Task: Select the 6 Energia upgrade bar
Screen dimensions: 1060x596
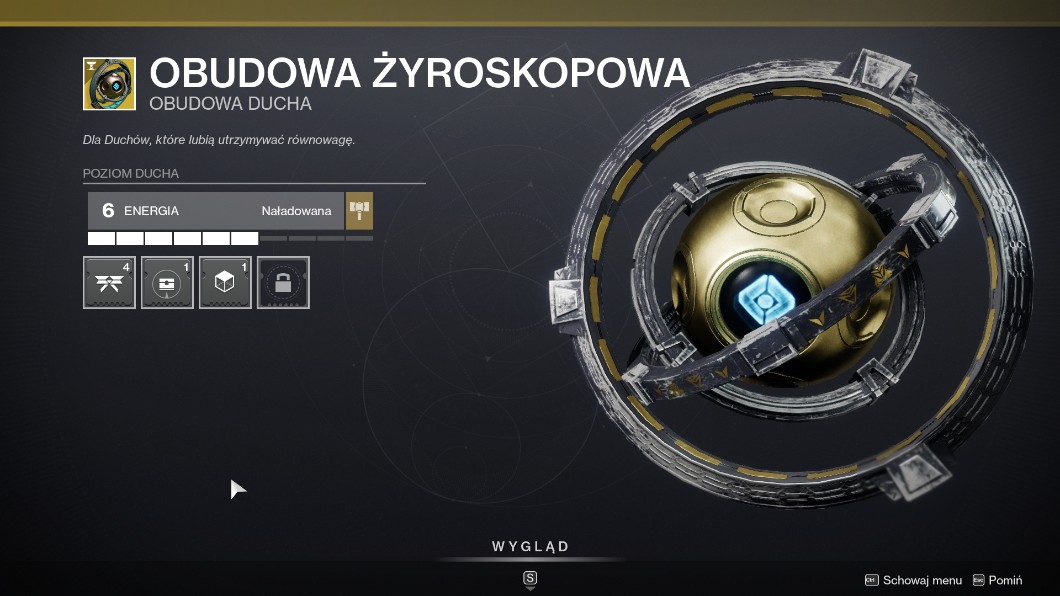Action: pos(215,211)
